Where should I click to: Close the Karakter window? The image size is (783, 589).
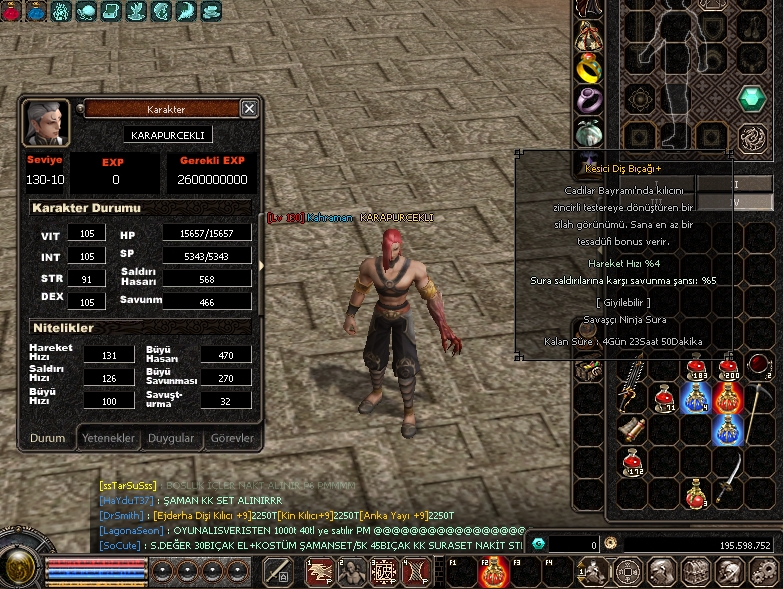tap(249, 109)
